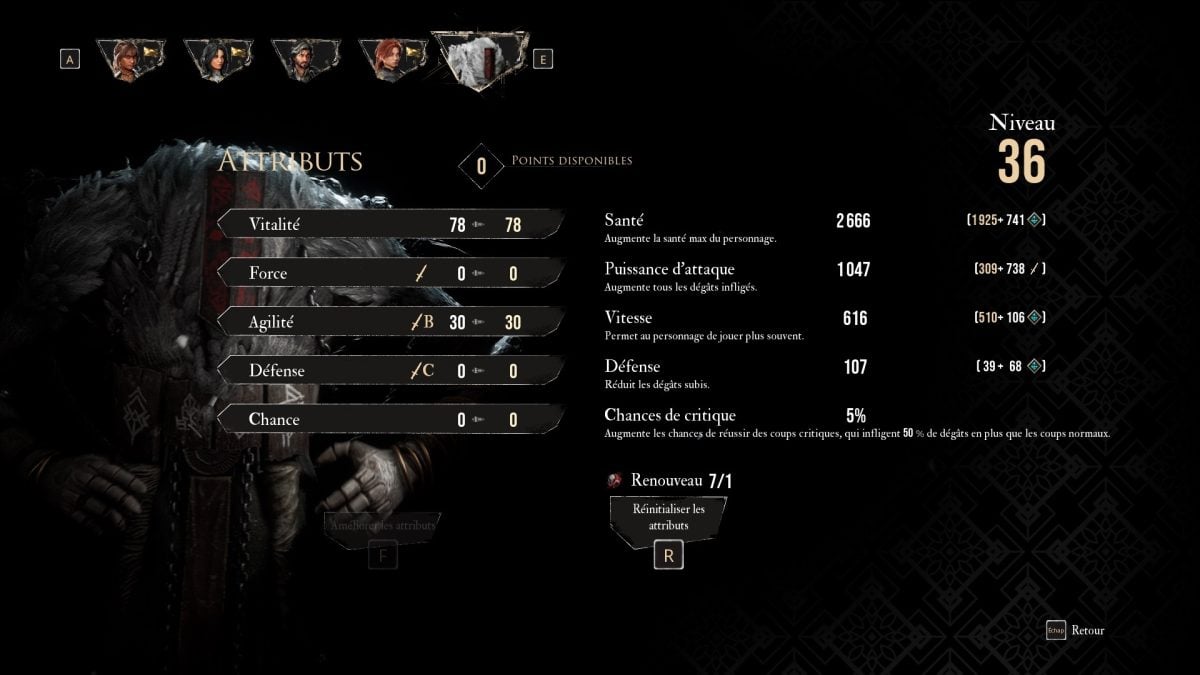Open red-haired Maelle's attributes
The height and width of the screenshot is (675, 1200).
tap(392, 59)
